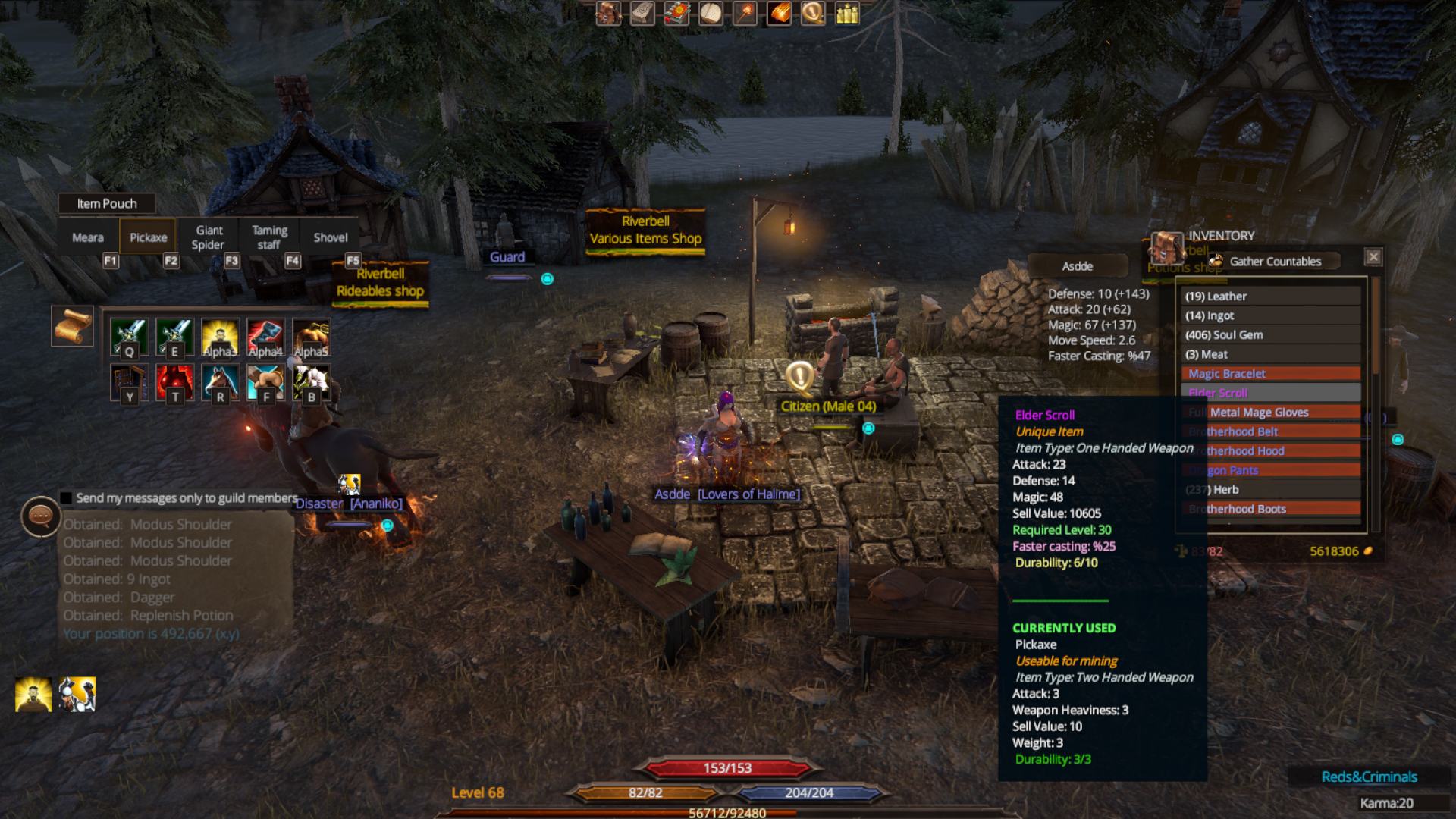
Task: Open the golden scroll icon beside skills
Action: click(72, 326)
